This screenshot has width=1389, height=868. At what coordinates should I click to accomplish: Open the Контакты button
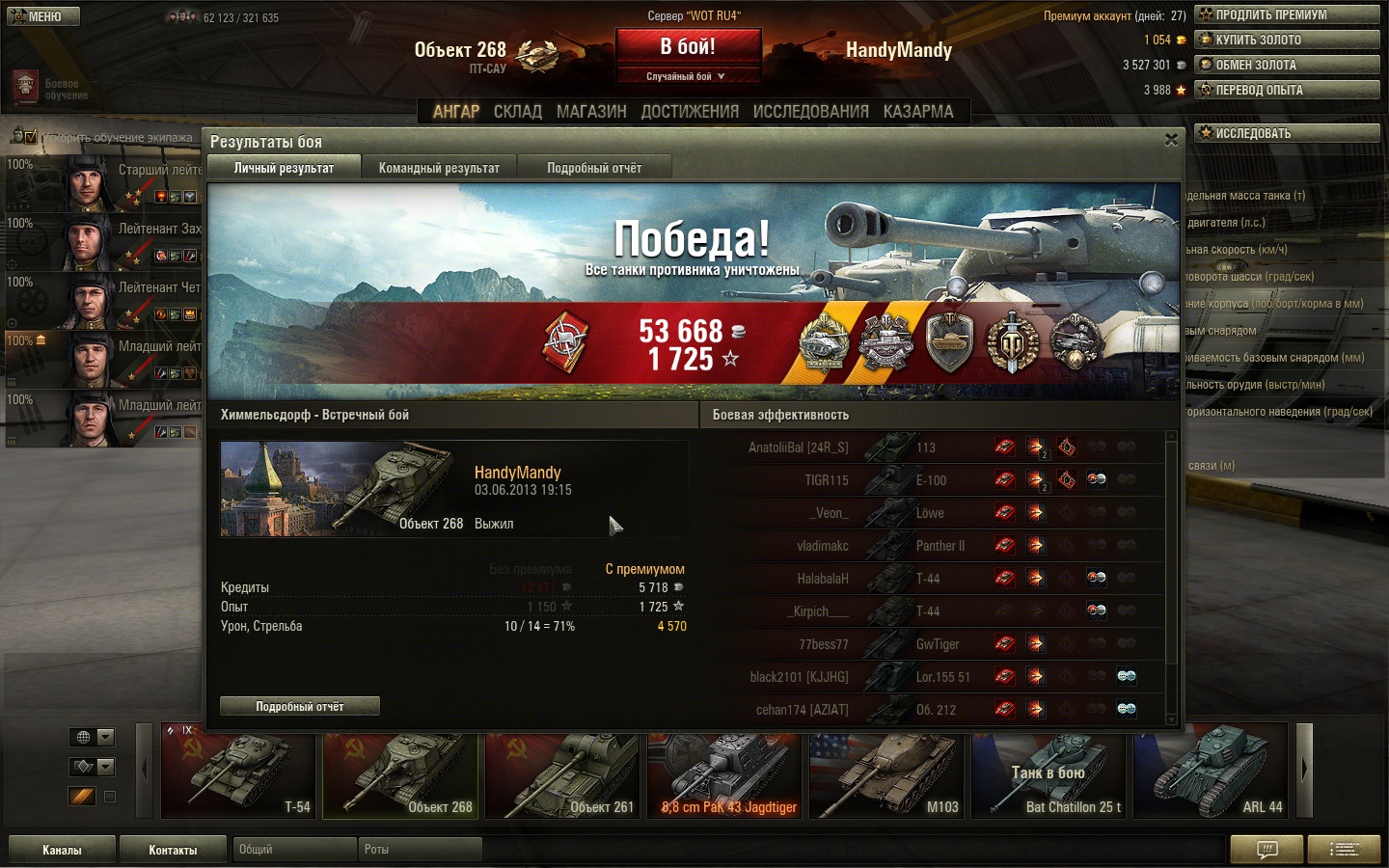173,850
